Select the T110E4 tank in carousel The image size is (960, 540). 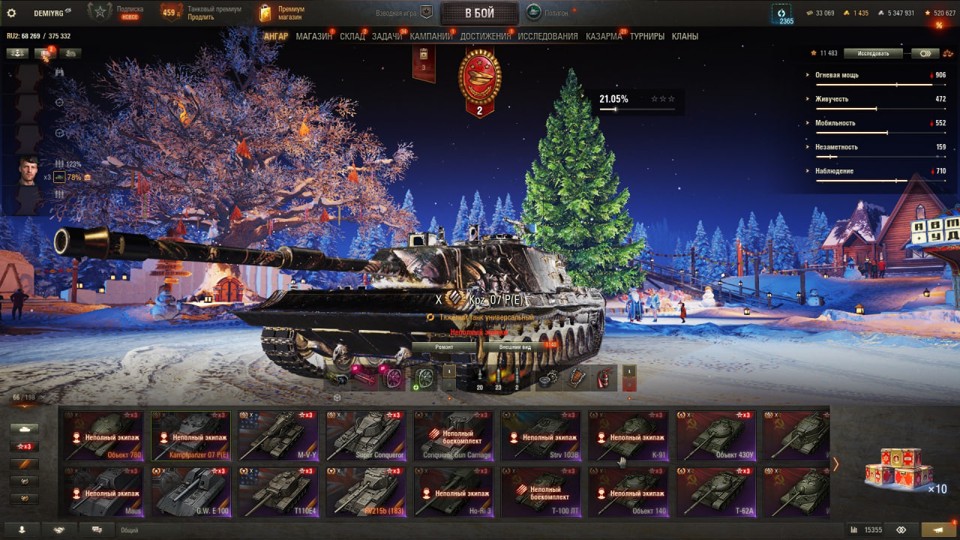click(x=277, y=492)
